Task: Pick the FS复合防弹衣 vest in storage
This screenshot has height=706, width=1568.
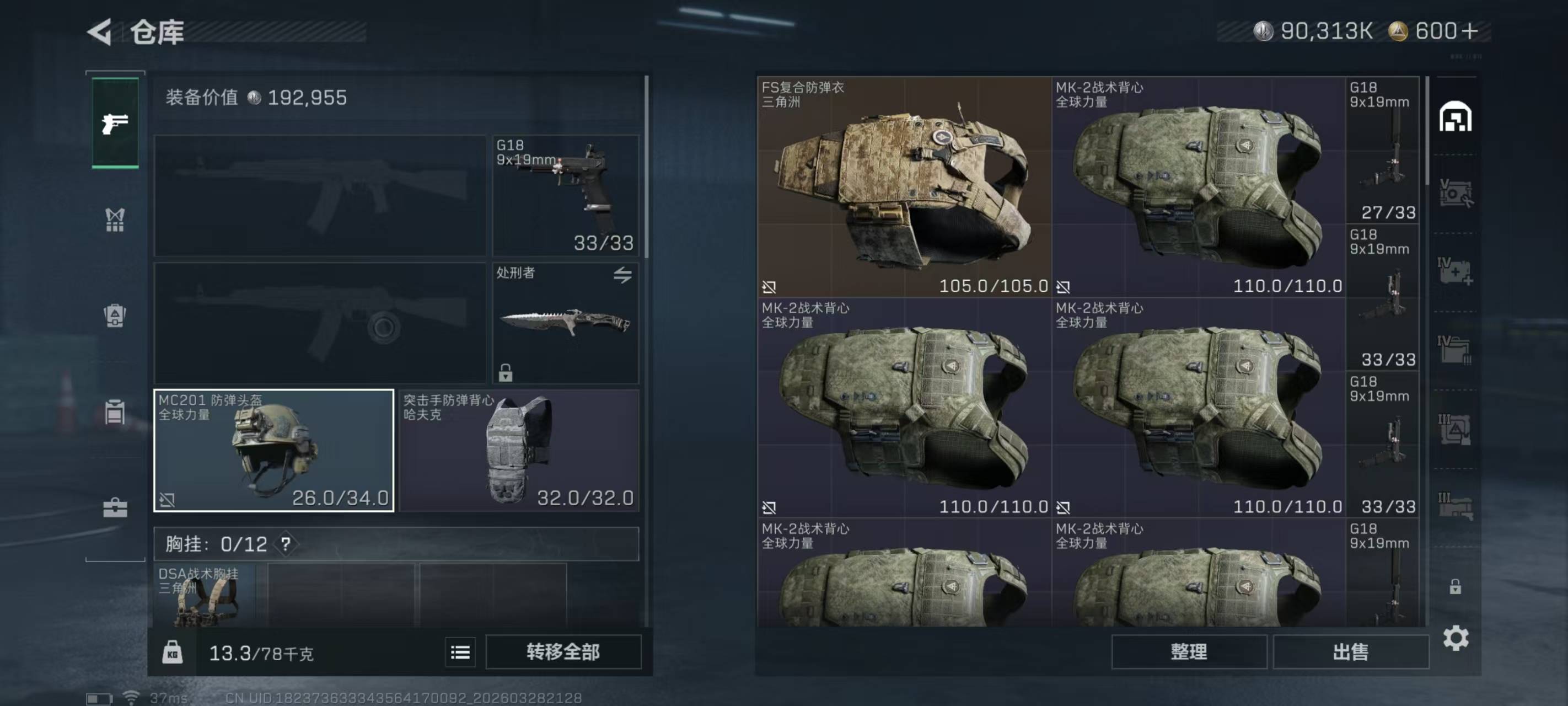Action: point(904,187)
